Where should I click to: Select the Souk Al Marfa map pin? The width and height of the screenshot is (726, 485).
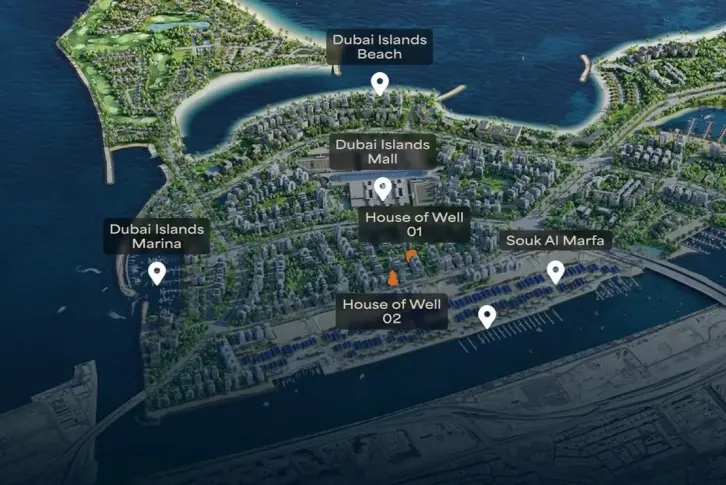coord(555,271)
